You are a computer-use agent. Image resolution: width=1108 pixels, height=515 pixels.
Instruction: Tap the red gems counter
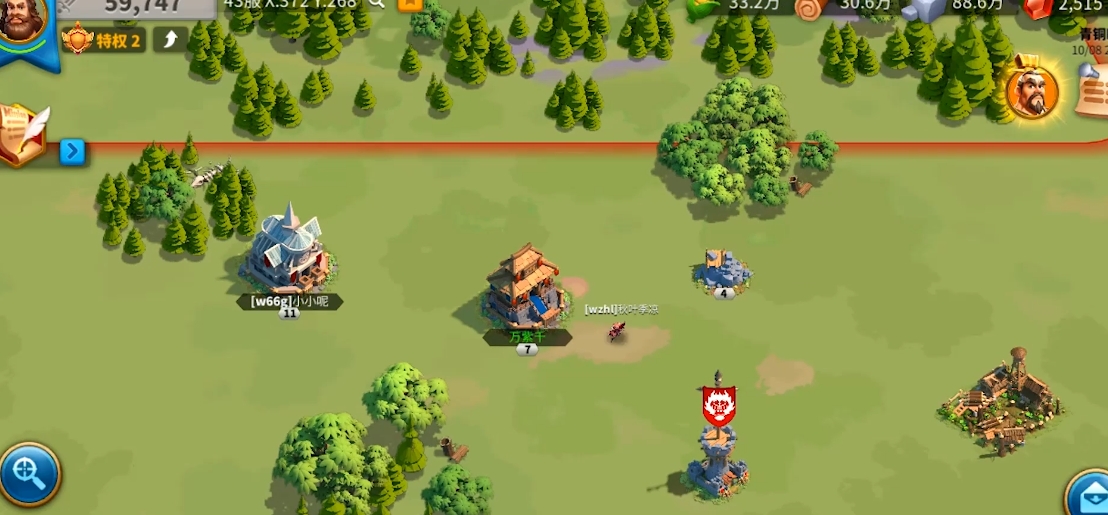click(x=1040, y=8)
